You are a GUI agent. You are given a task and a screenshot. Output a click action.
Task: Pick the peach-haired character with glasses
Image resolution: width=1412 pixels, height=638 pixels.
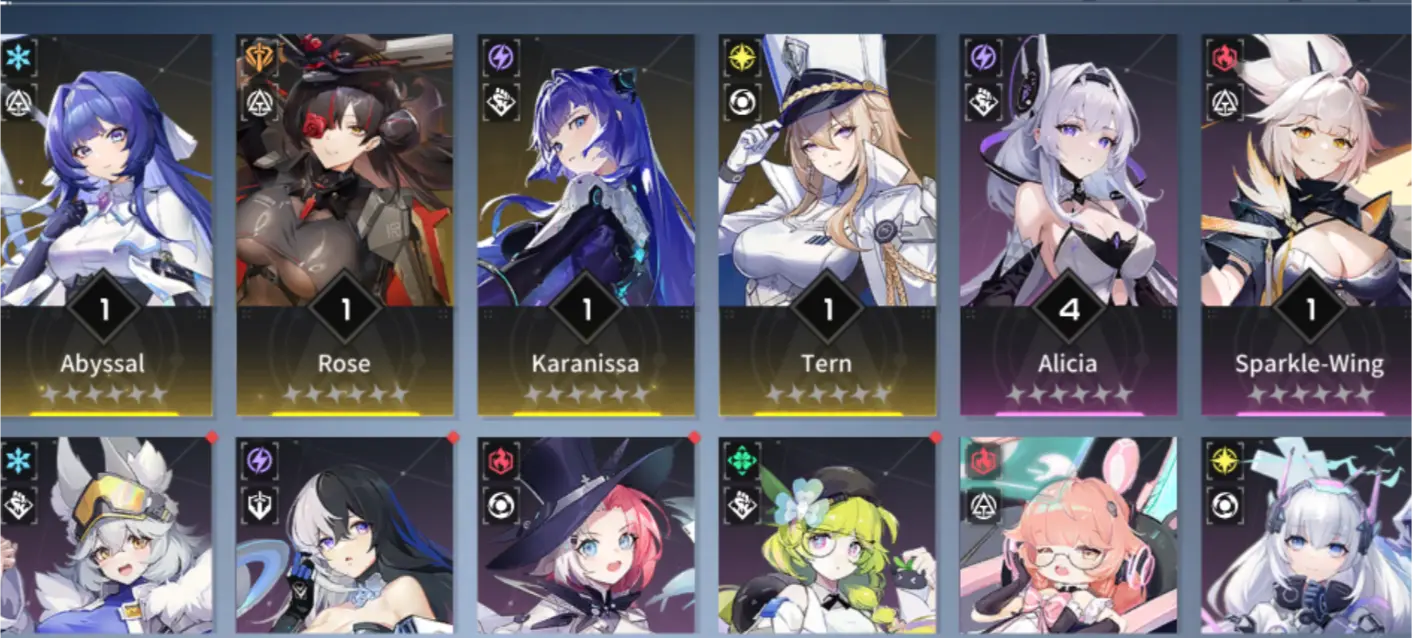point(1068,540)
